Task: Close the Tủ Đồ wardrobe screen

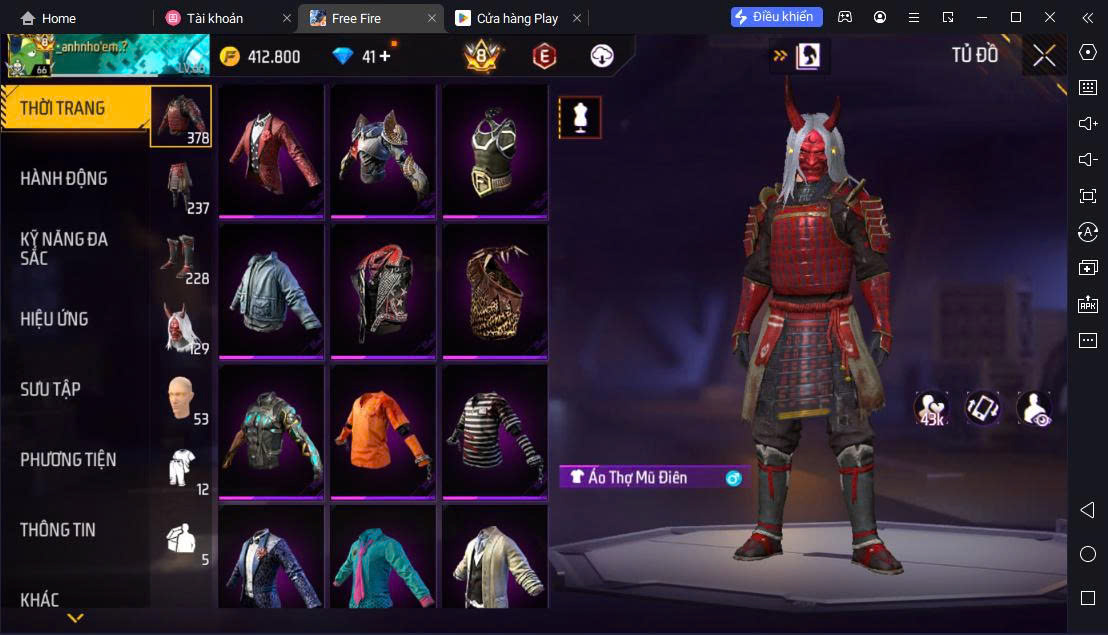Action: tap(1044, 56)
